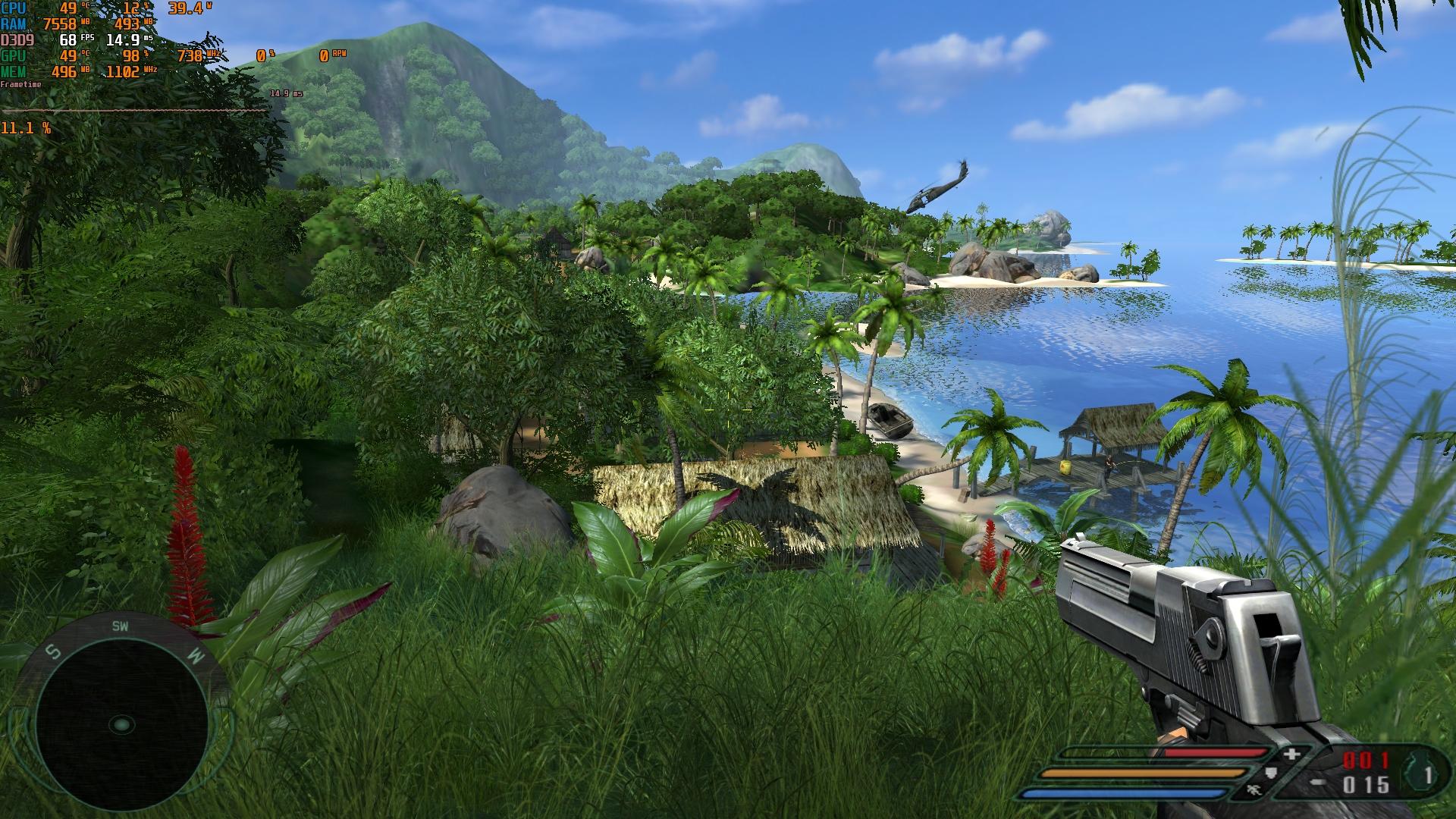Click the armor shield icon
The image size is (1456, 819).
click(1272, 773)
